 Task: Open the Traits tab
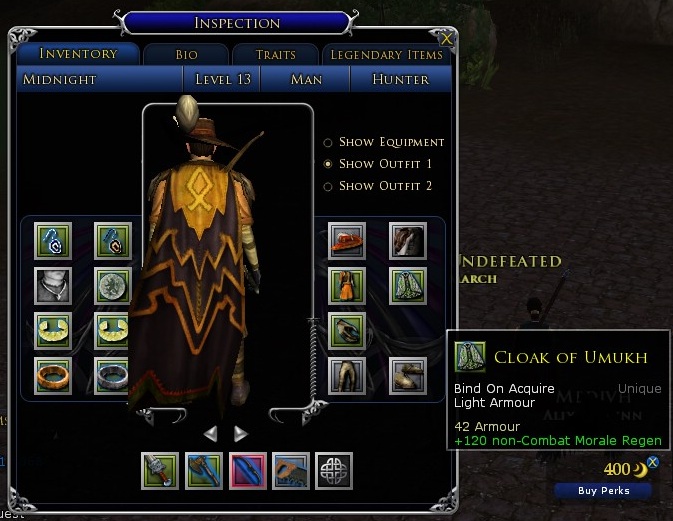pyautogui.click(x=275, y=55)
